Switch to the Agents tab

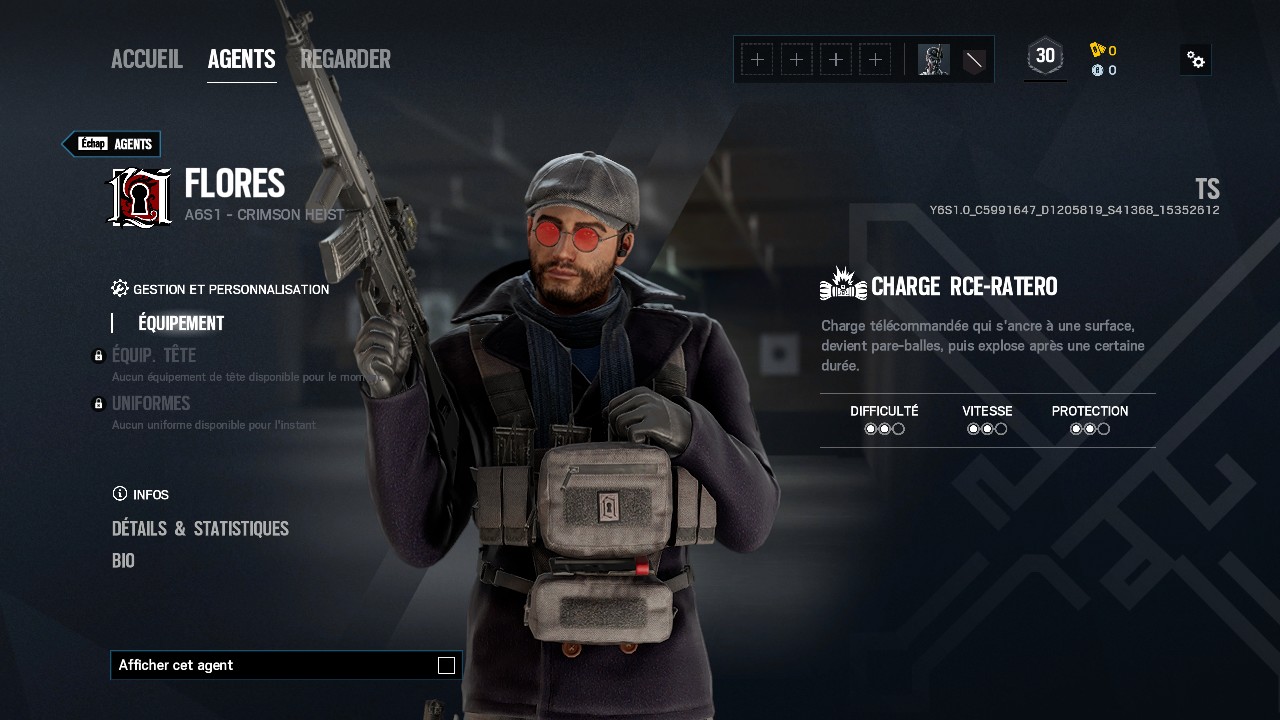click(241, 60)
